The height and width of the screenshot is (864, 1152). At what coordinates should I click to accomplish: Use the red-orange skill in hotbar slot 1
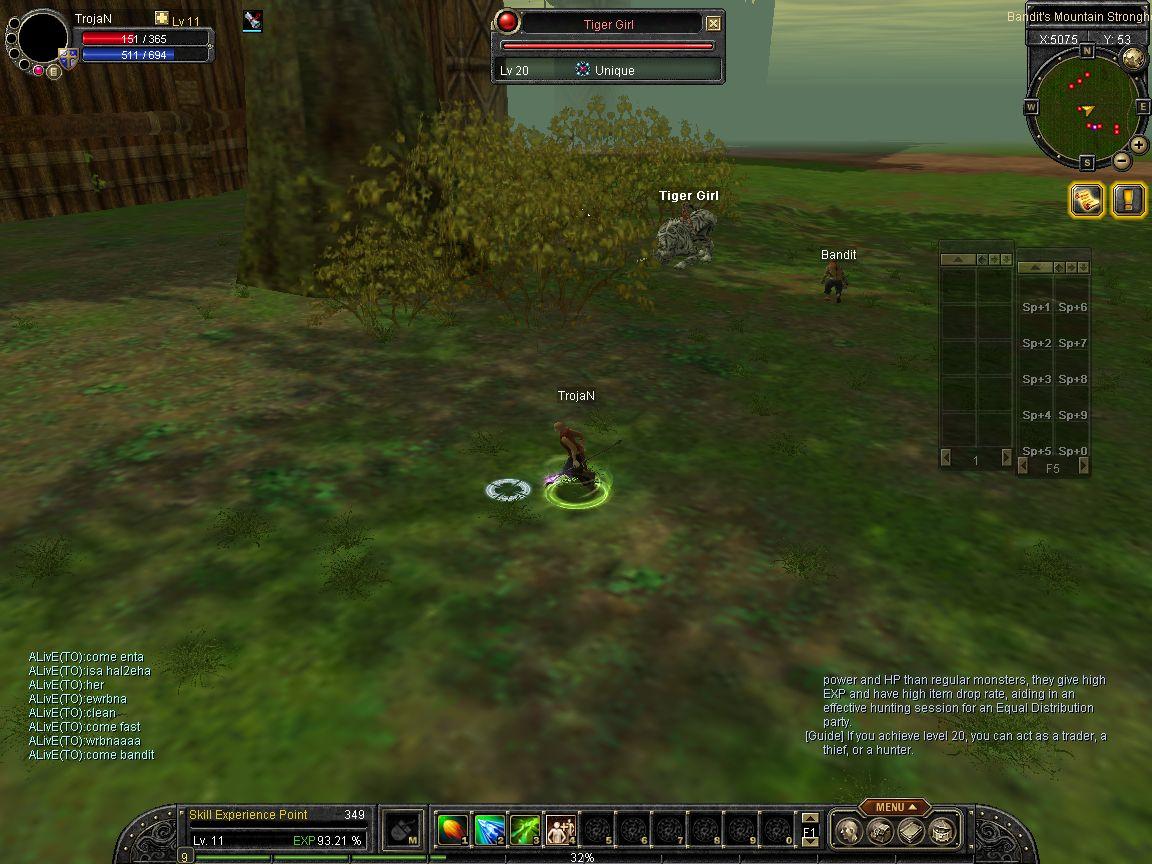coord(453,830)
